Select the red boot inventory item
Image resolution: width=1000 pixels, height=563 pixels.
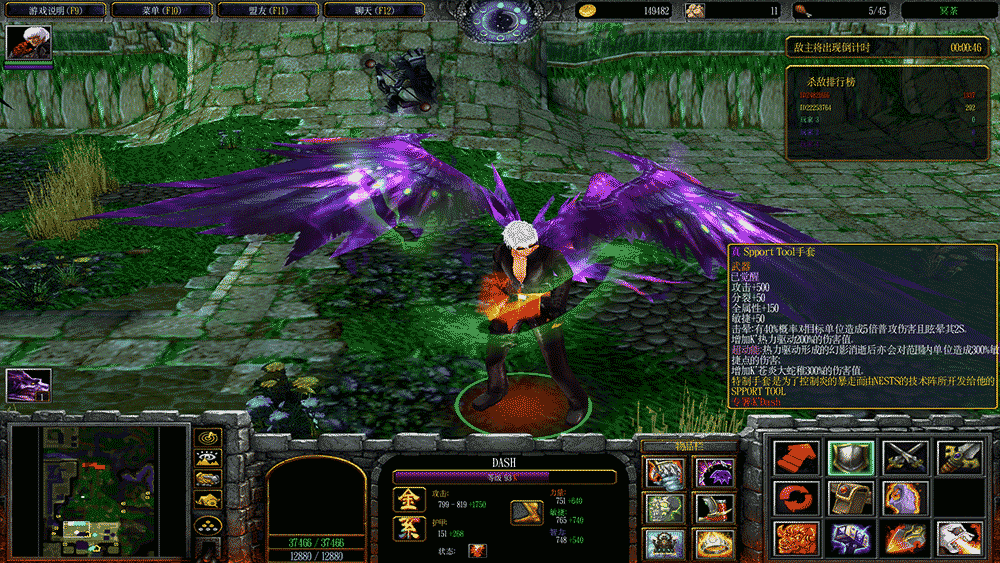713,508
